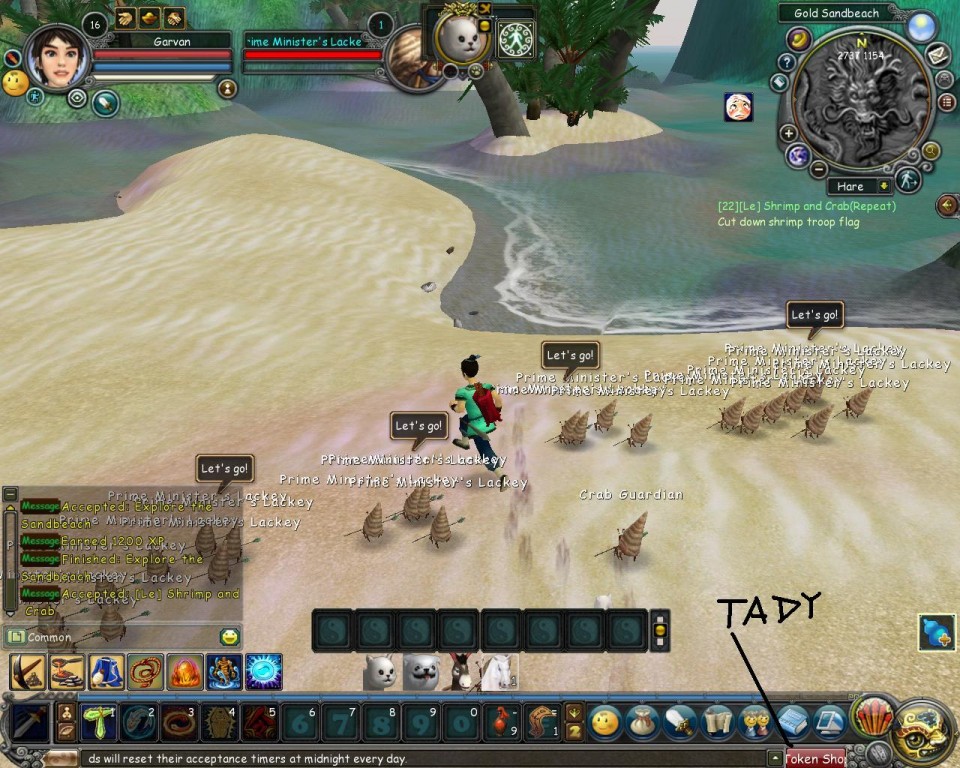Screen dimensions: 960x768
Task: Click the magnifier search button near minimap
Action: [931, 151]
